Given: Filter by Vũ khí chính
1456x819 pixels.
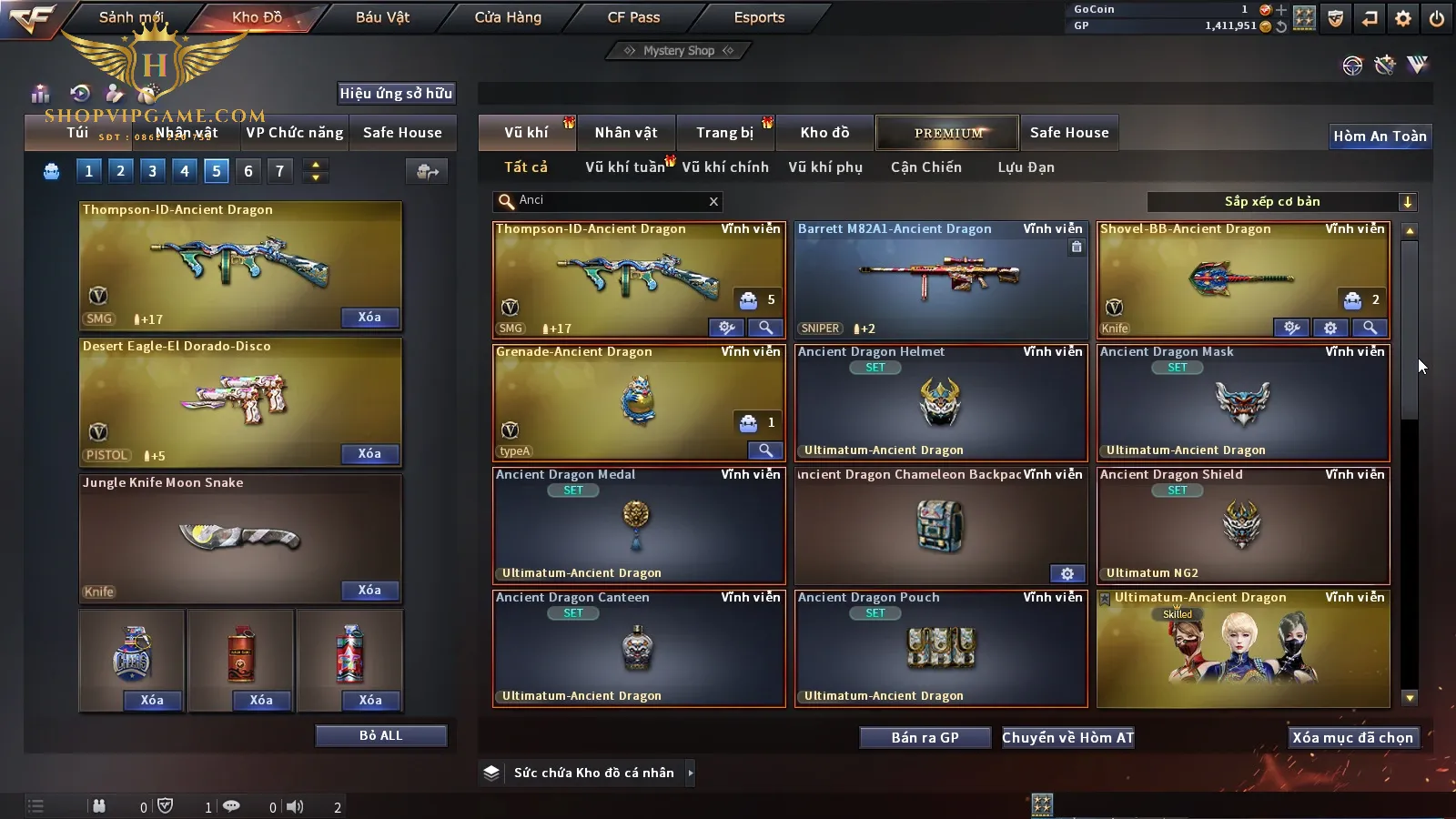Looking at the screenshot, I should click(725, 167).
